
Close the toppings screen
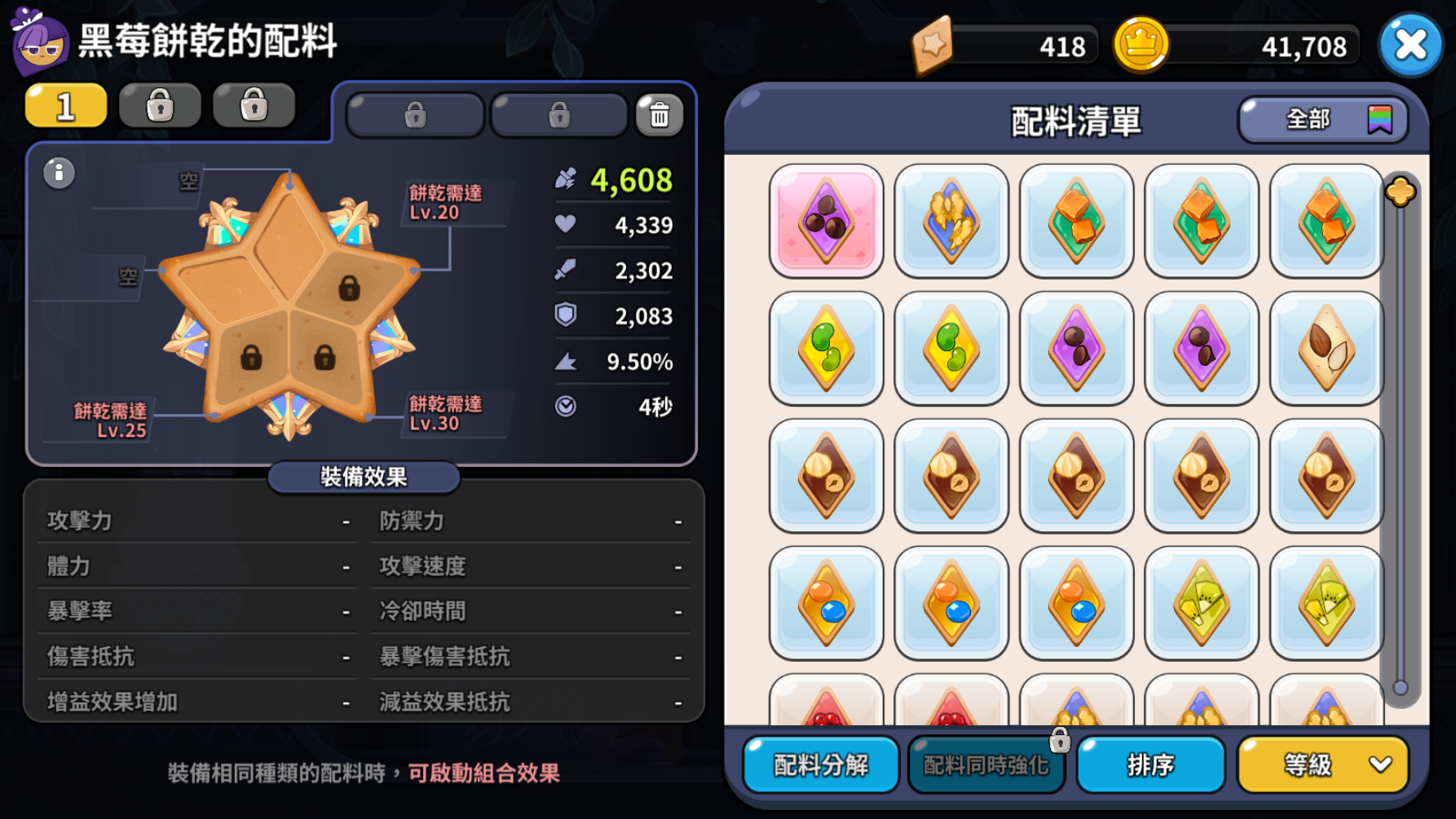[1410, 45]
